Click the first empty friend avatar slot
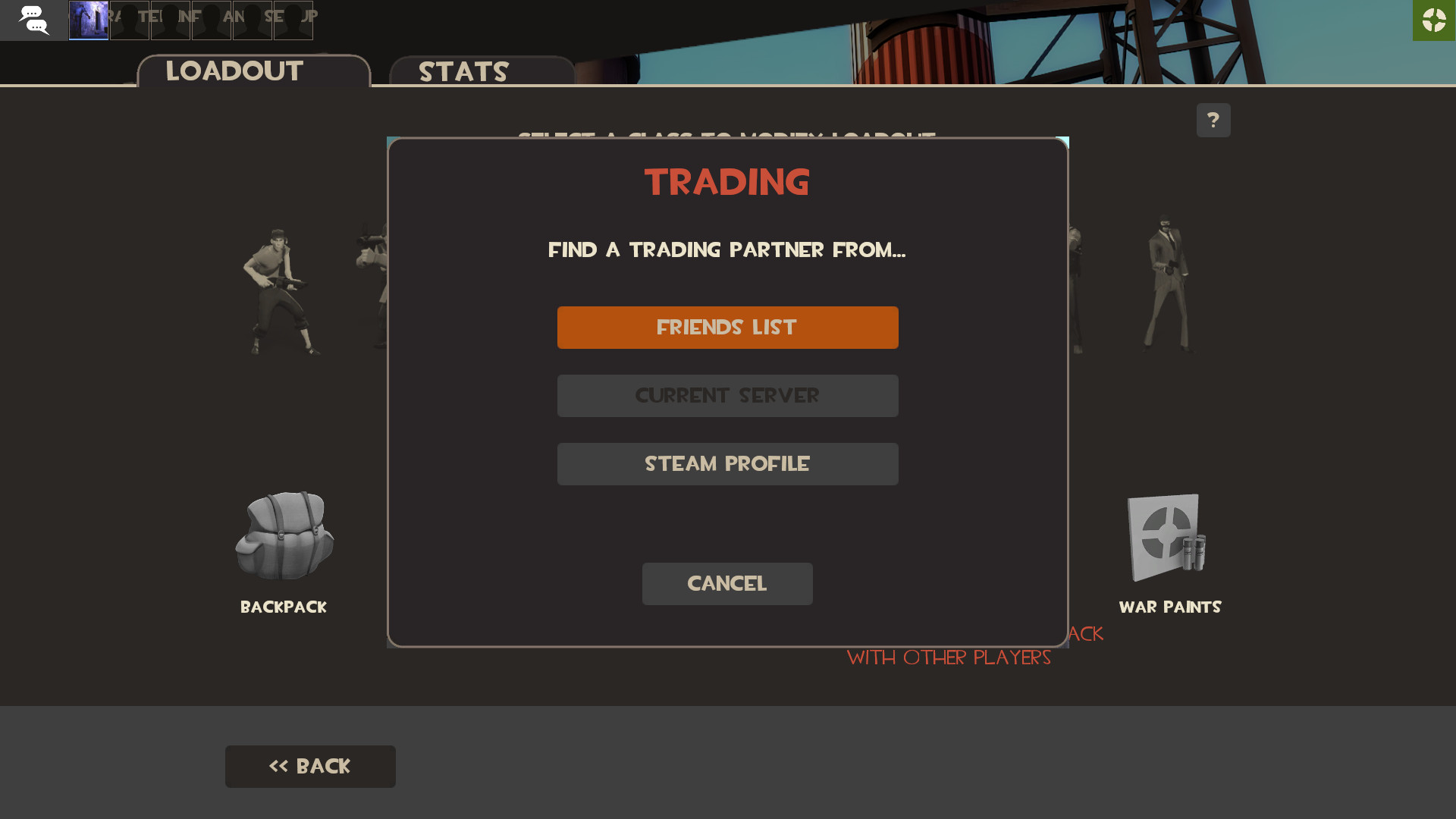The width and height of the screenshot is (1456, 819). 130,20
